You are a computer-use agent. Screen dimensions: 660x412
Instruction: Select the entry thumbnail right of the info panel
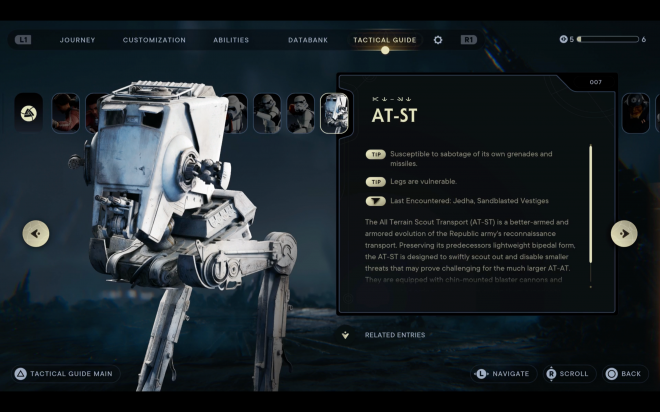tap(635, 113)
